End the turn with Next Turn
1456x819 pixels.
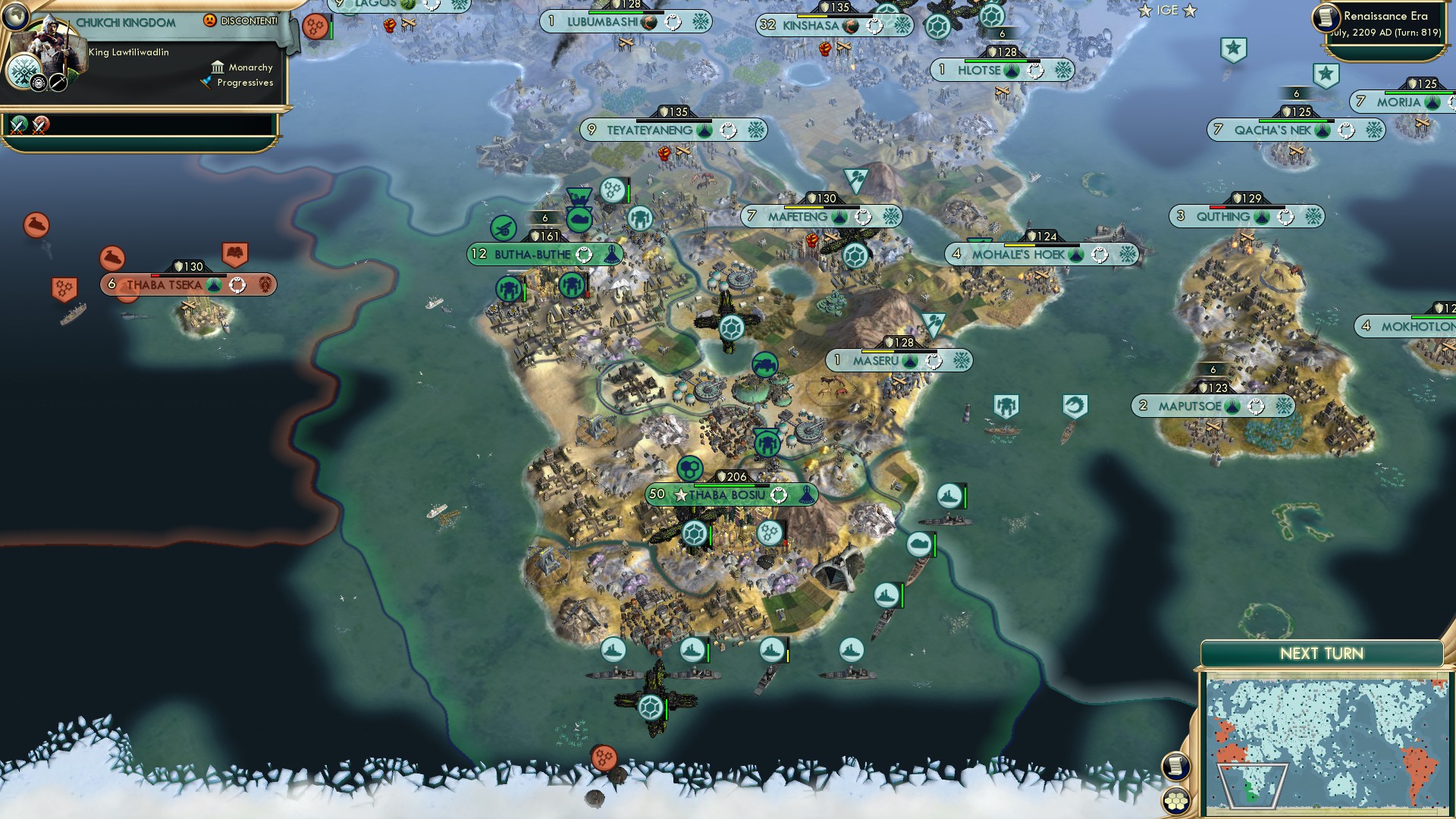click(1321, 654)
